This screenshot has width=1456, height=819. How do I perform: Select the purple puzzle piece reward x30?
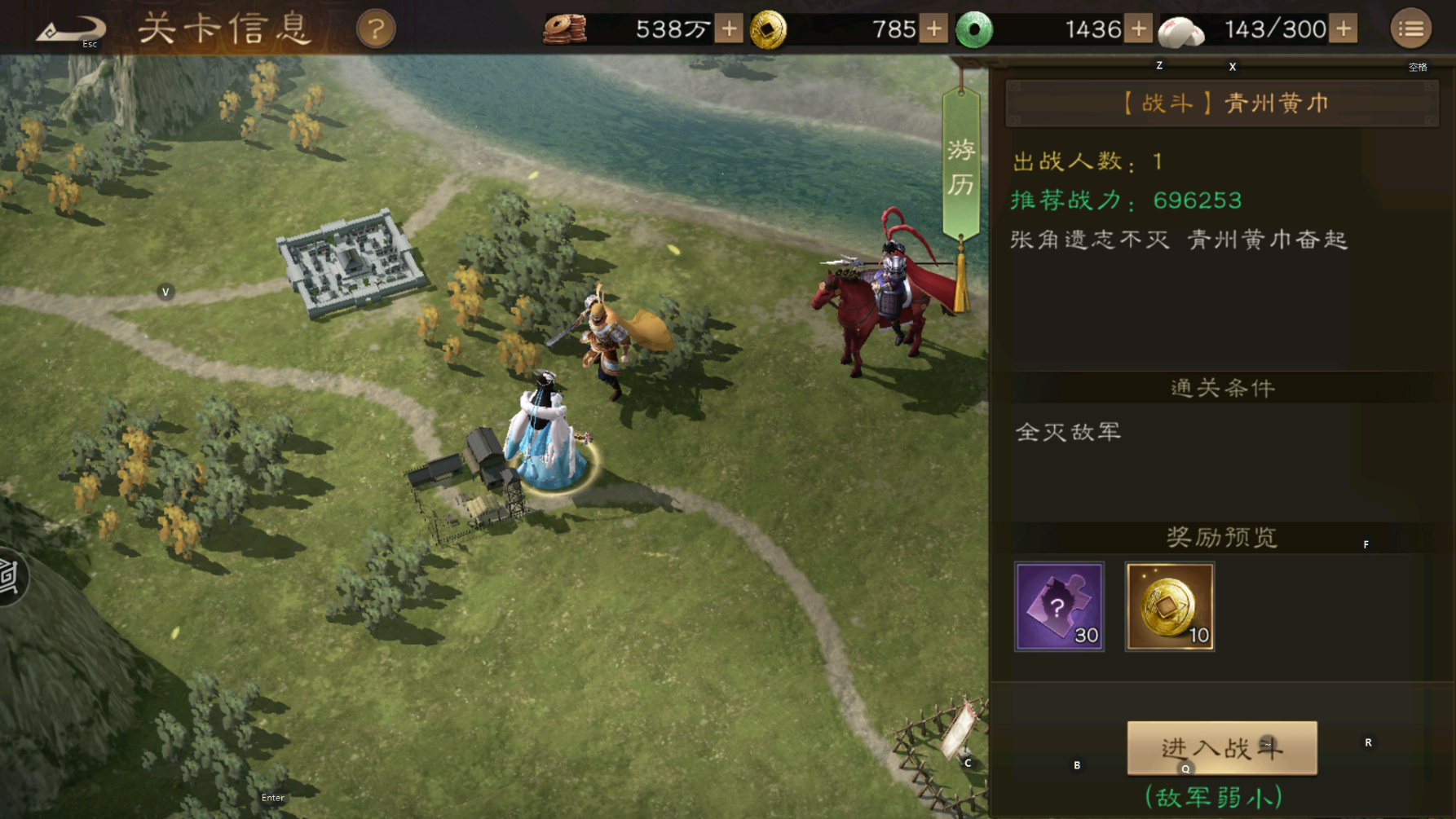1060,605
